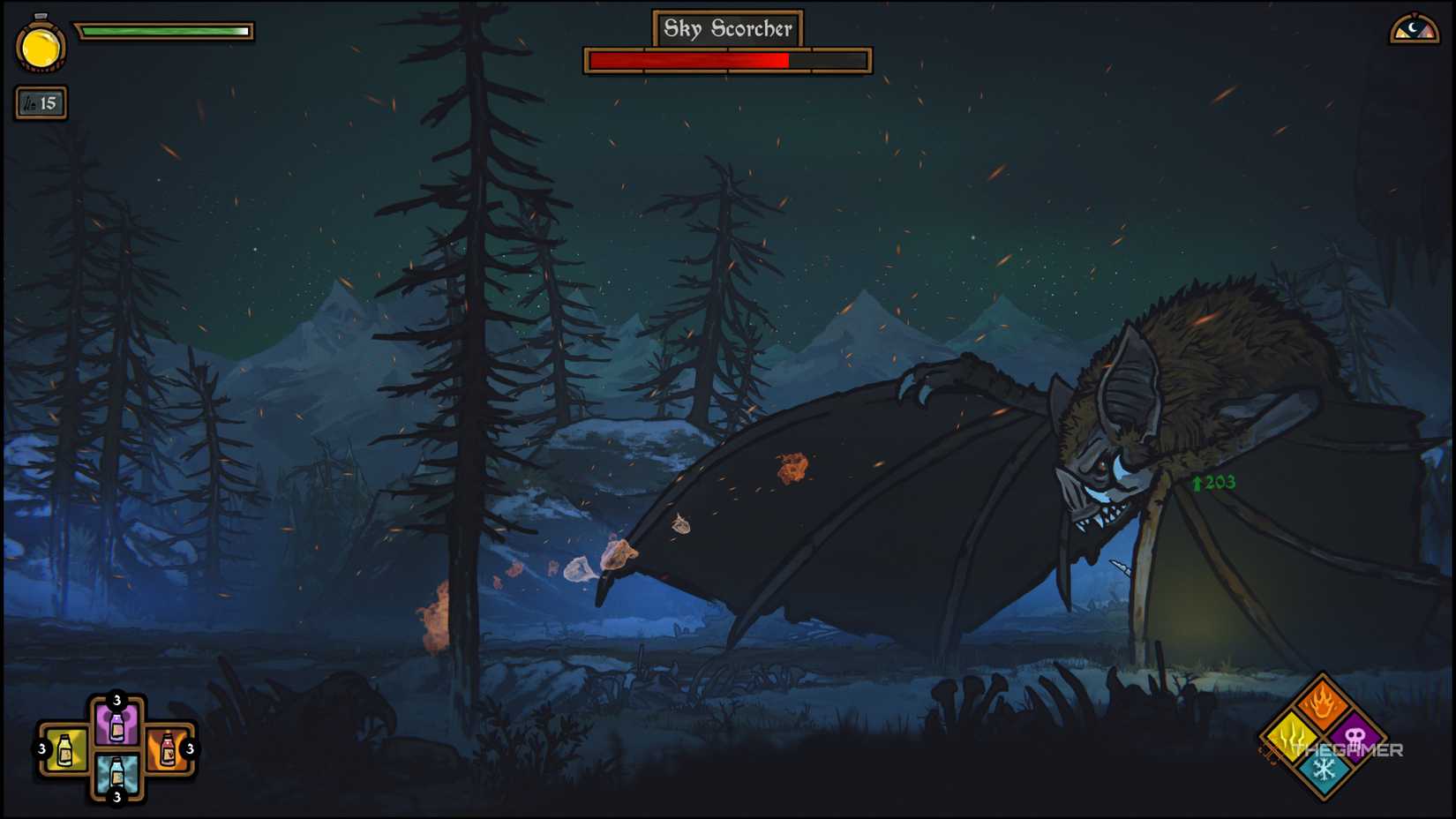Click the quill counter showing 15
Screen dimensions: 1456x819
click(41, 103)
